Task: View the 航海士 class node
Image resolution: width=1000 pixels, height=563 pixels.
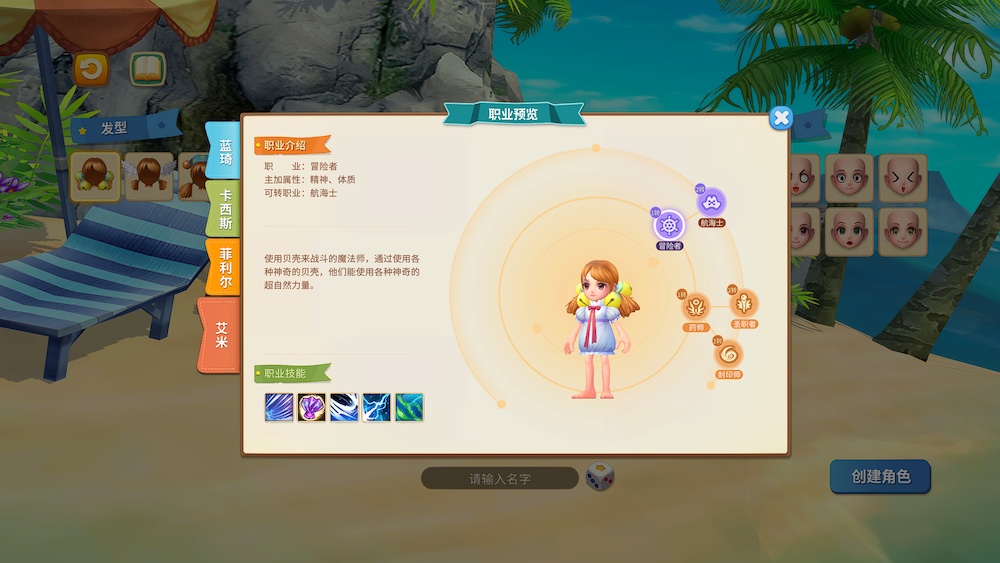Action: coord(711,201)
